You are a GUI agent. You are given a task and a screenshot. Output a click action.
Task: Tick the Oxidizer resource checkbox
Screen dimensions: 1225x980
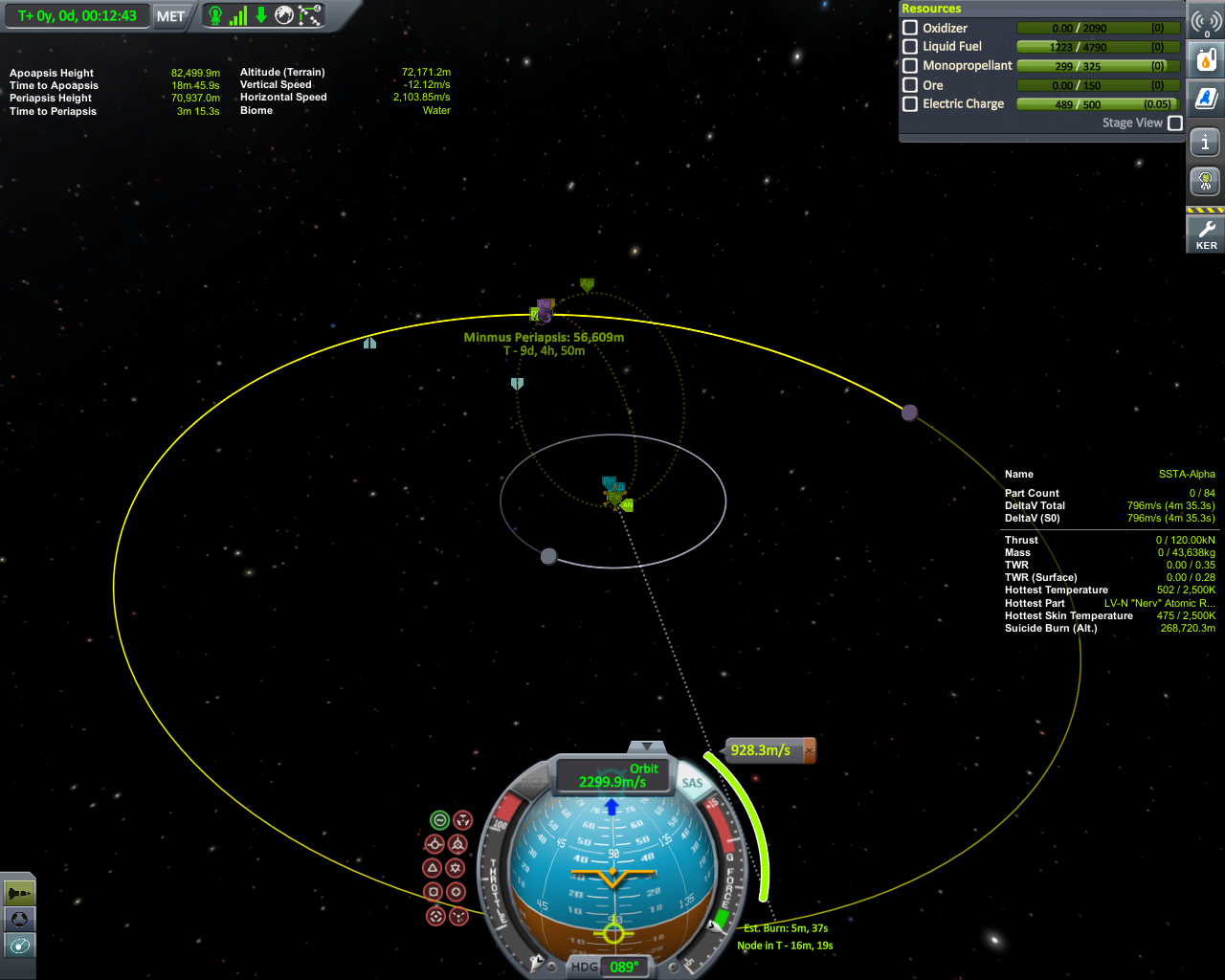pyautogui.click(x=910, y=28)
